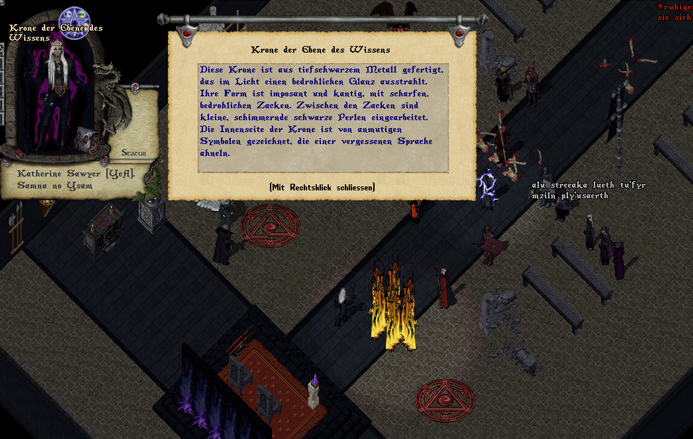Image resolution: width=693 pixels, height=439 pixels.
Task: Open the Status panel on the paperdoll
Action: tap(134, 152)
